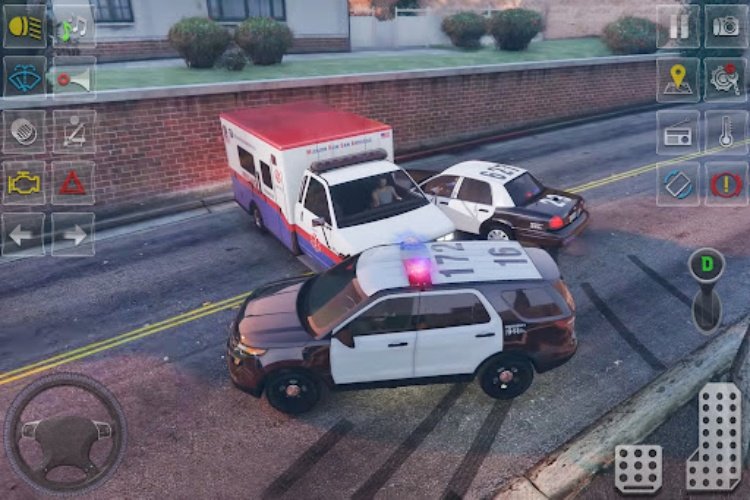
Task: Open the map with the yellow pin
Action: [678, 79]
